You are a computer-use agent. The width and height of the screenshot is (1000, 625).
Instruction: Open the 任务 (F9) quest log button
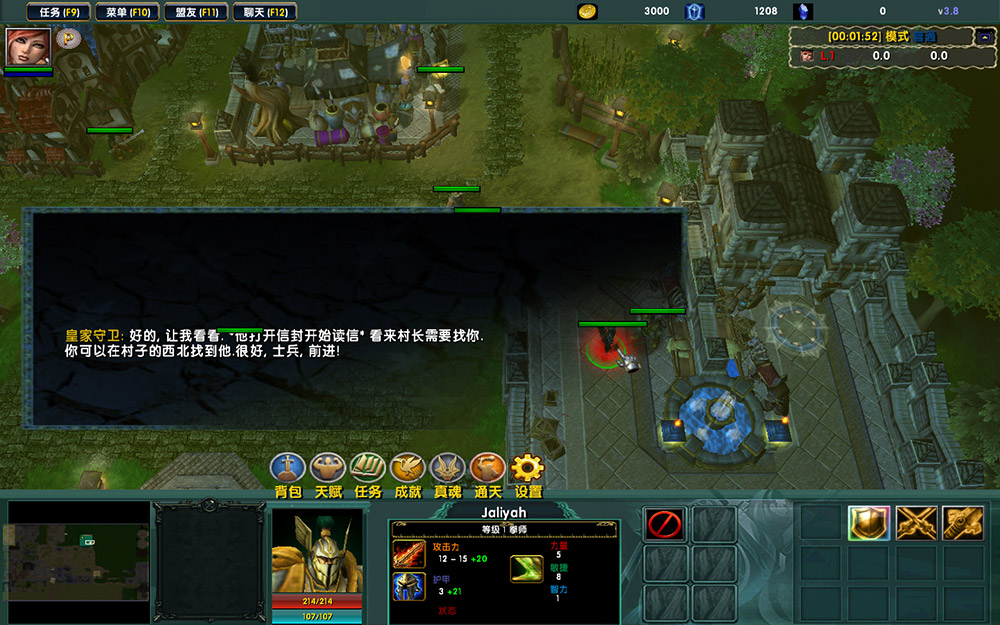tap(59, 12)
